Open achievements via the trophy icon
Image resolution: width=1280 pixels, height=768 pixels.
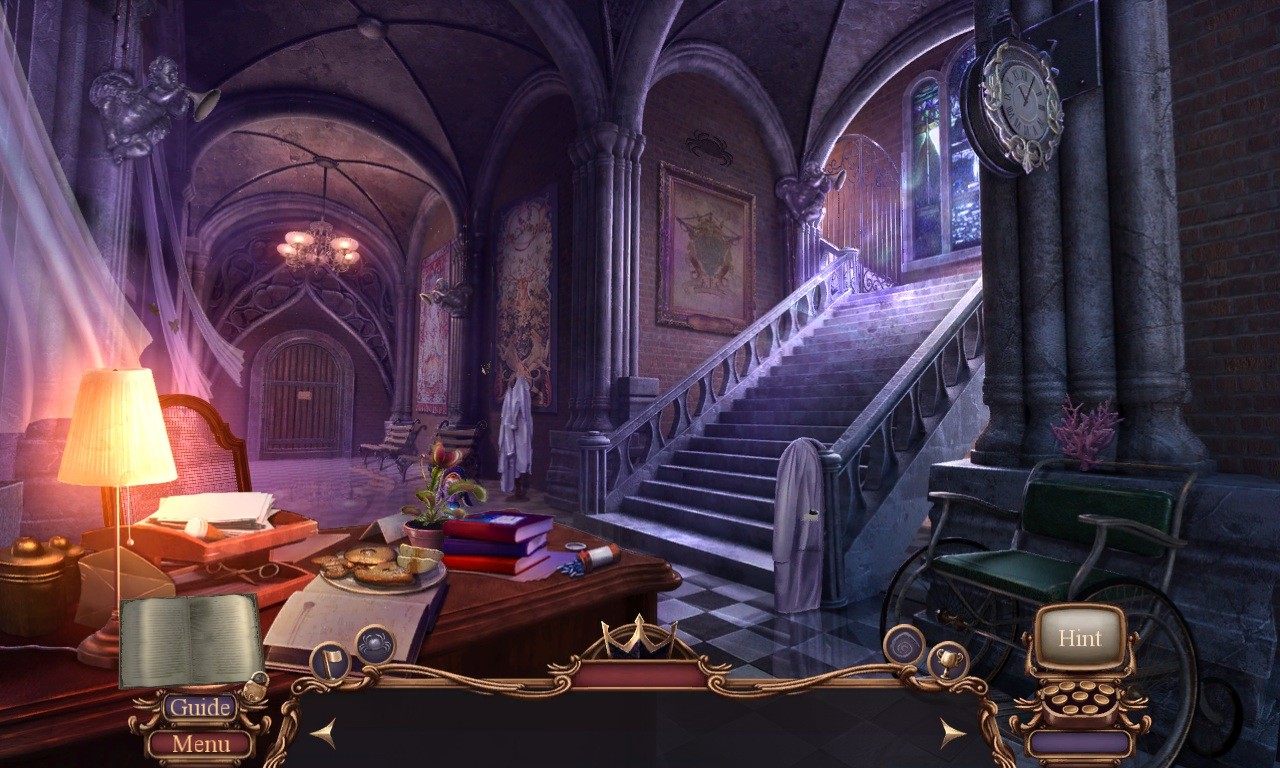click(948, 663)
